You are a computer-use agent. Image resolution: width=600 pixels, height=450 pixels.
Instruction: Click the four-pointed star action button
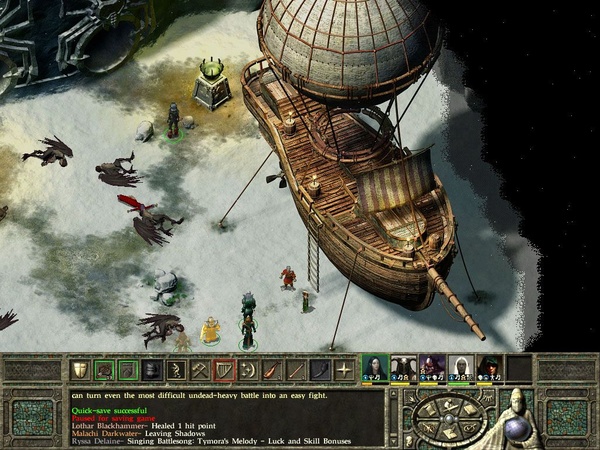343,370
